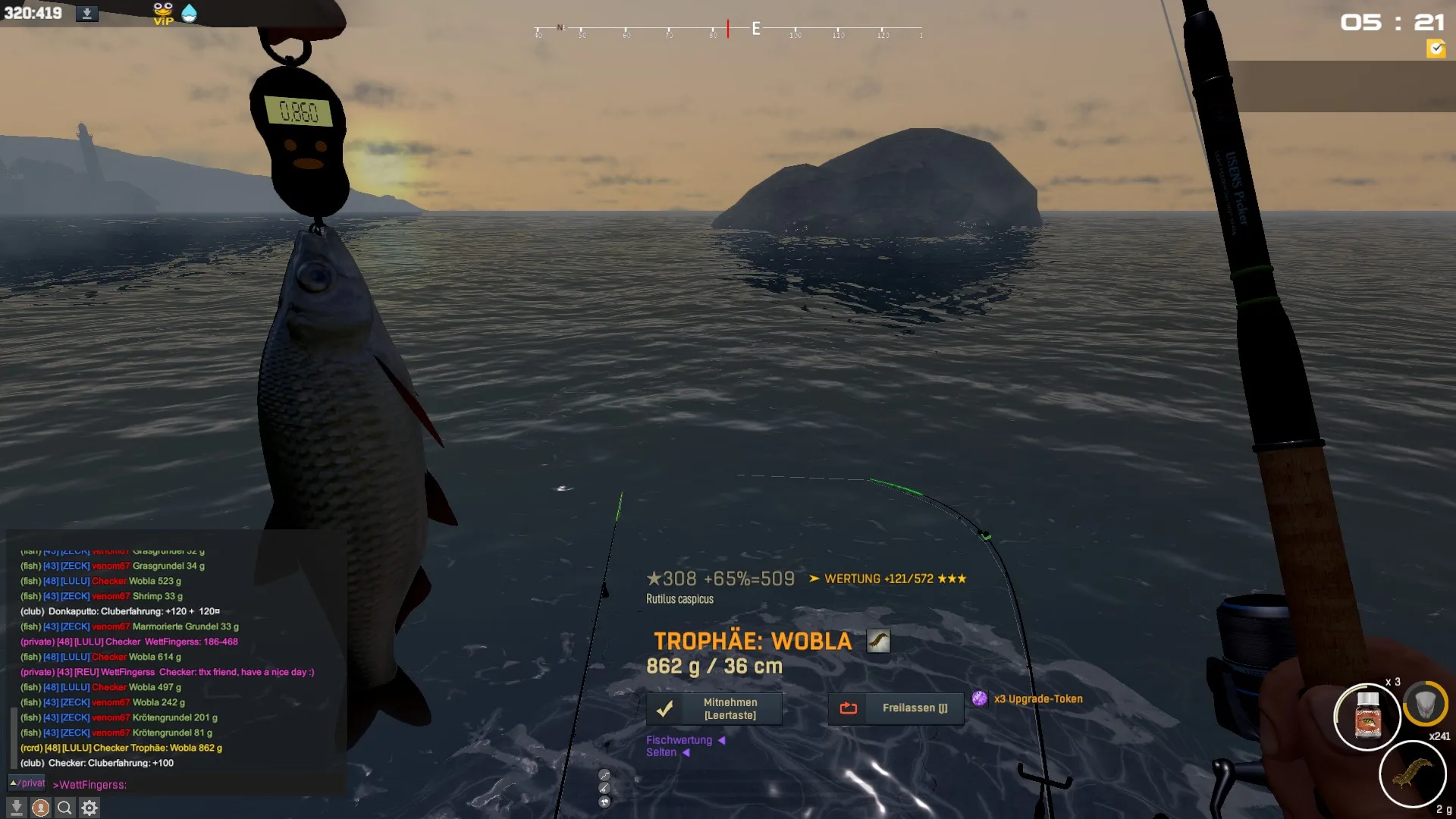This screenshot has width=1456, height=819.
Task: Click the Fischwertung label
Action: pos(679,740)
